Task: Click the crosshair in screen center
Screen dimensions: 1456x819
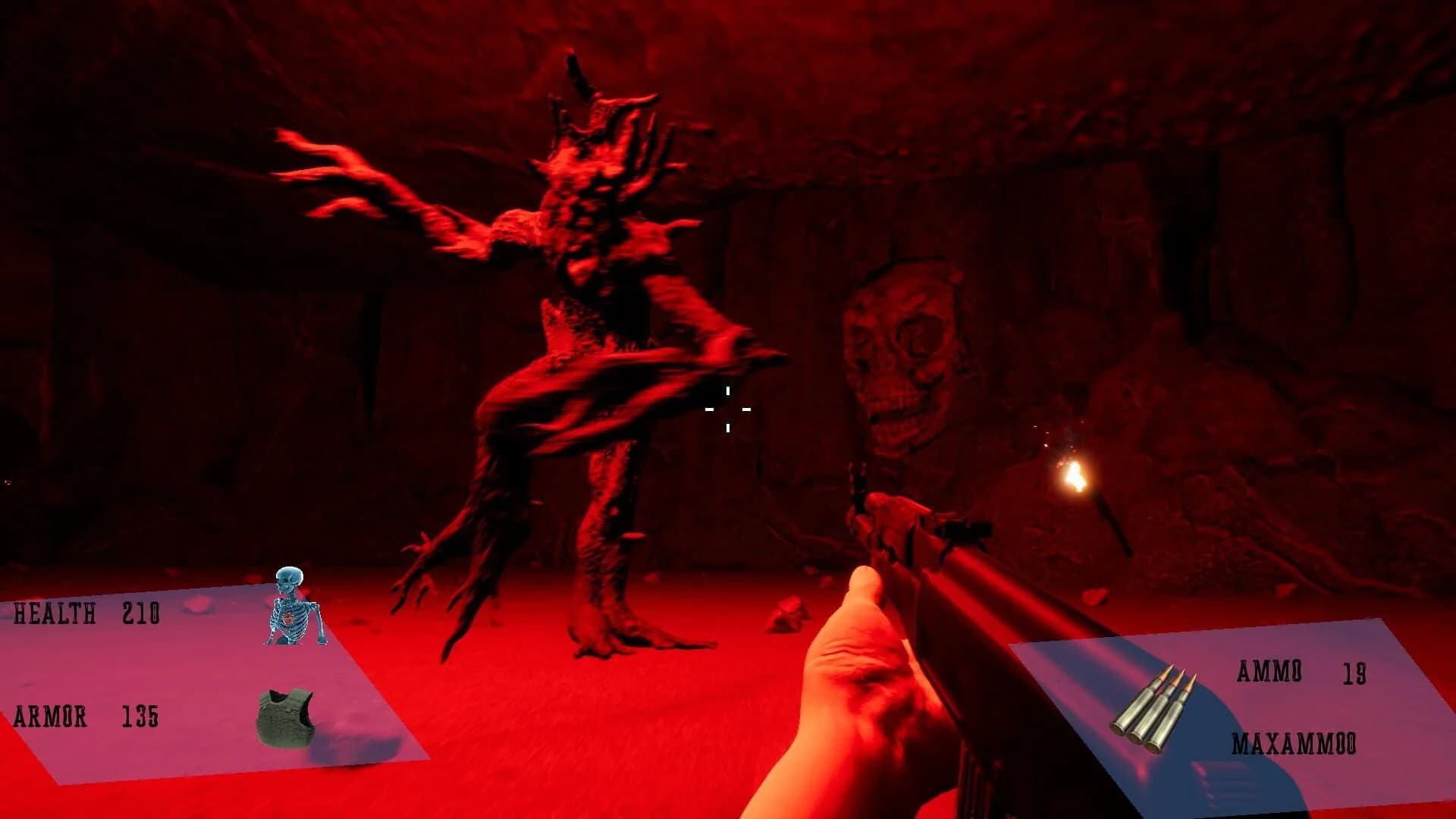Action: (x=728, y=409)
